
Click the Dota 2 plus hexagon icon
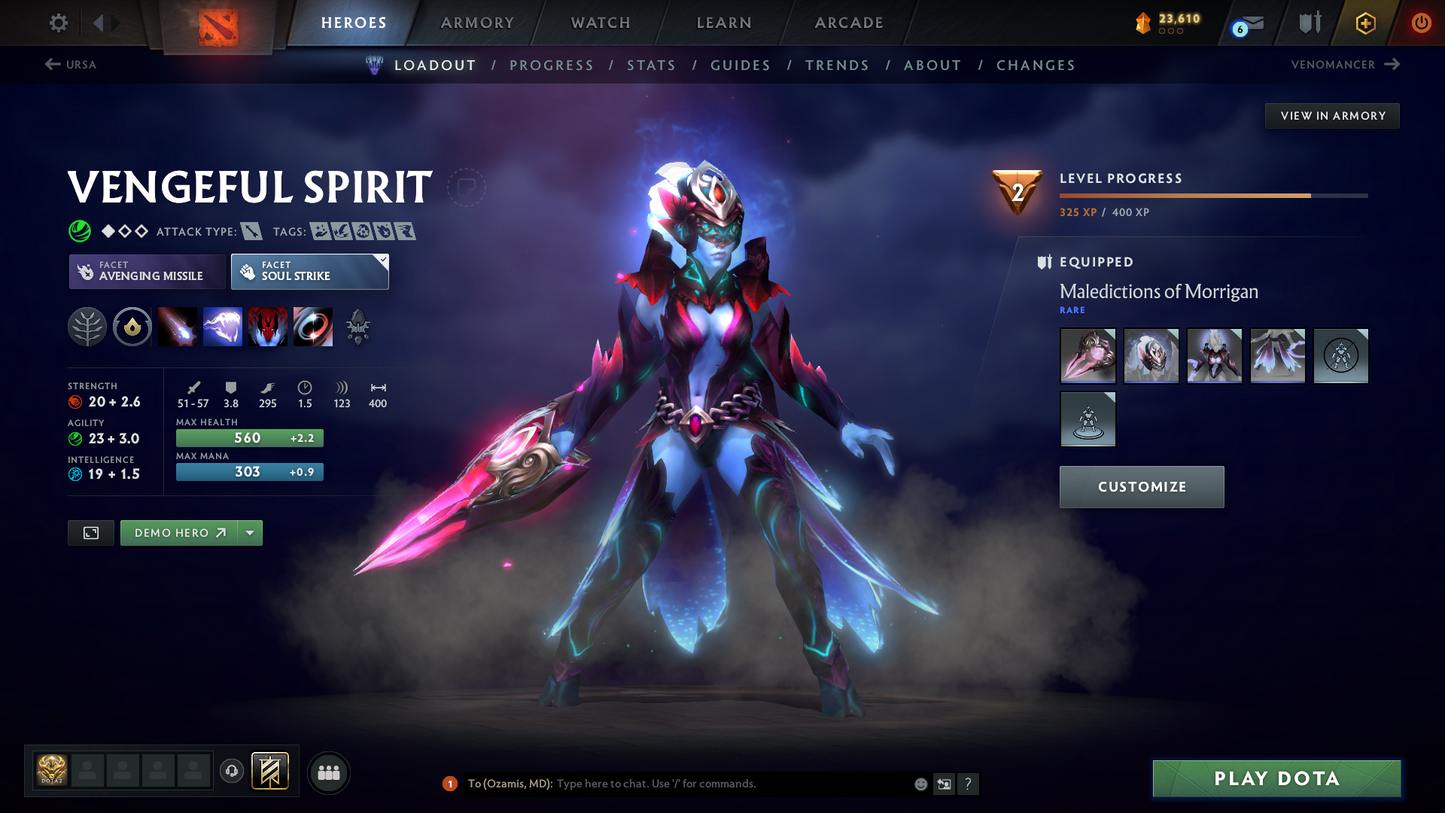coord(1366,22)
